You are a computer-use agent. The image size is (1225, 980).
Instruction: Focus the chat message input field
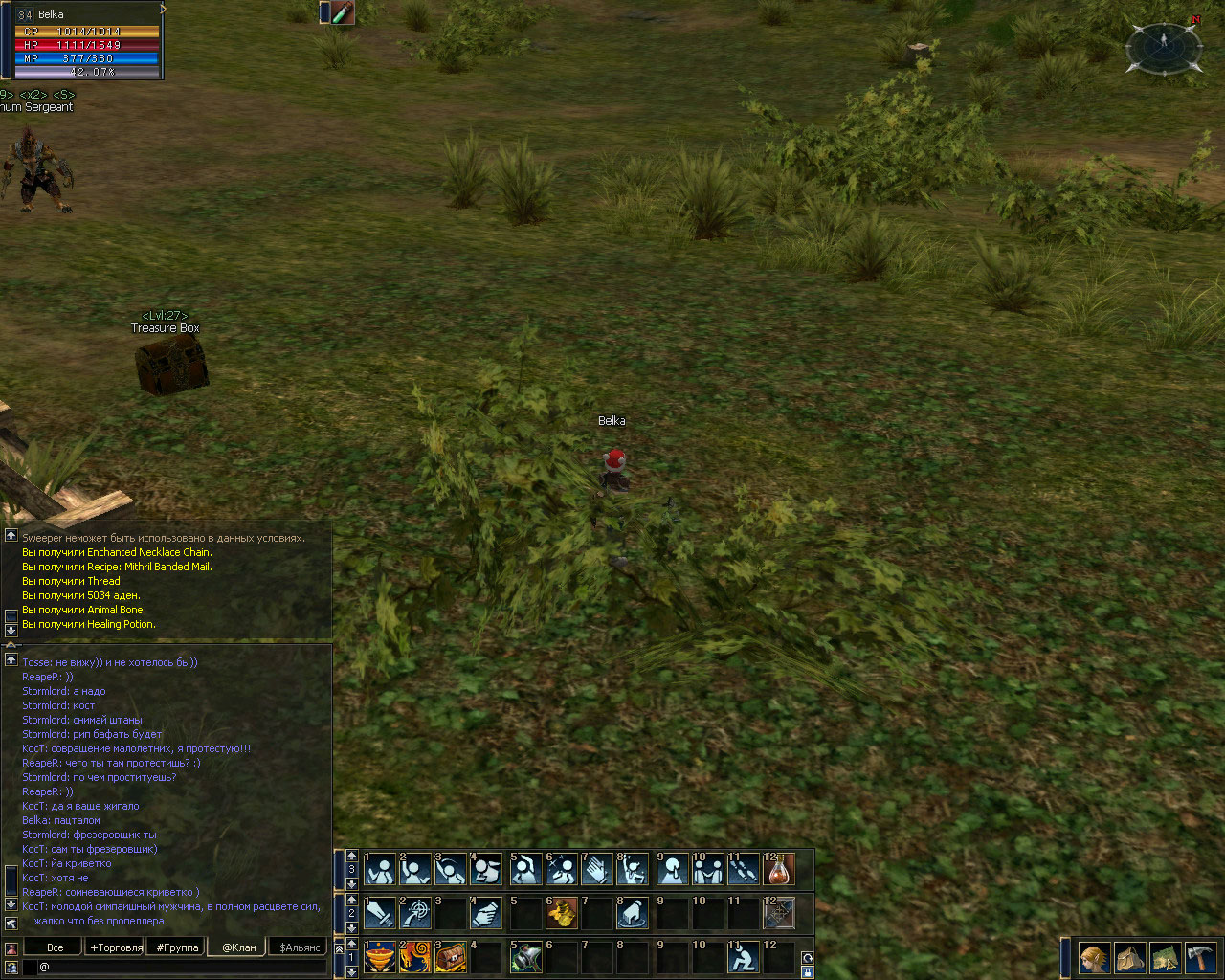coord(182,967)
